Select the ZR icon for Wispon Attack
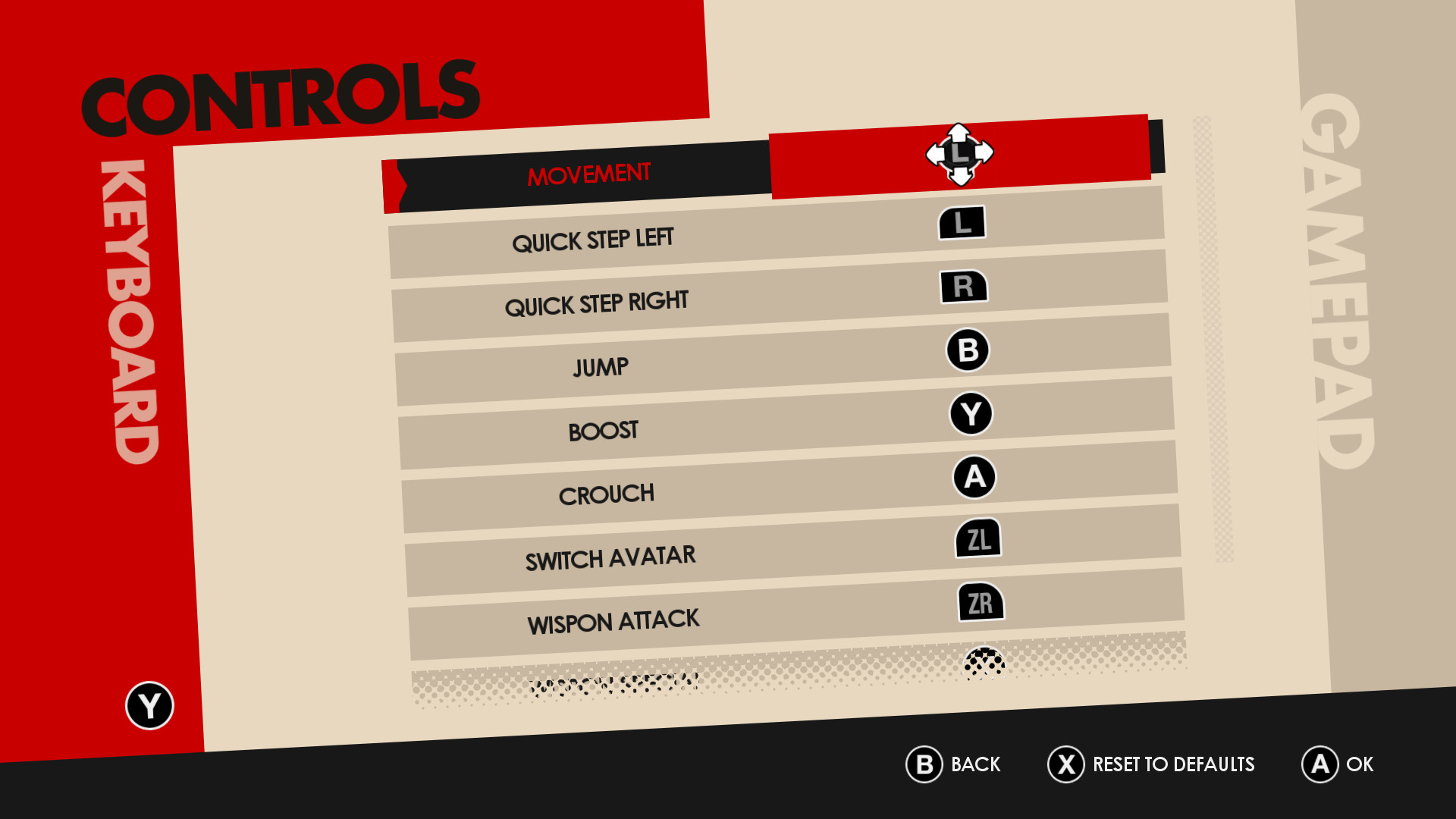Viewport: 1456px width, 819px height. pyautogui.click(x=981, y=602)
